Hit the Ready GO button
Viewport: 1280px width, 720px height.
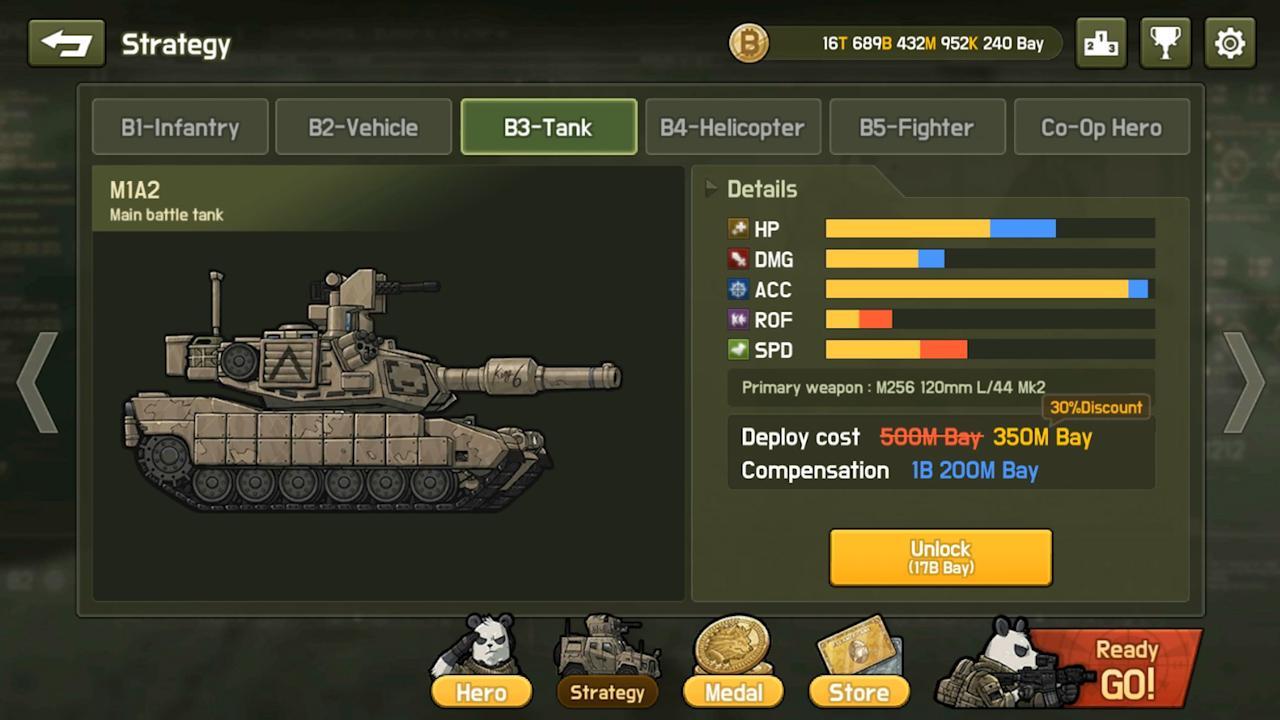1128,668
